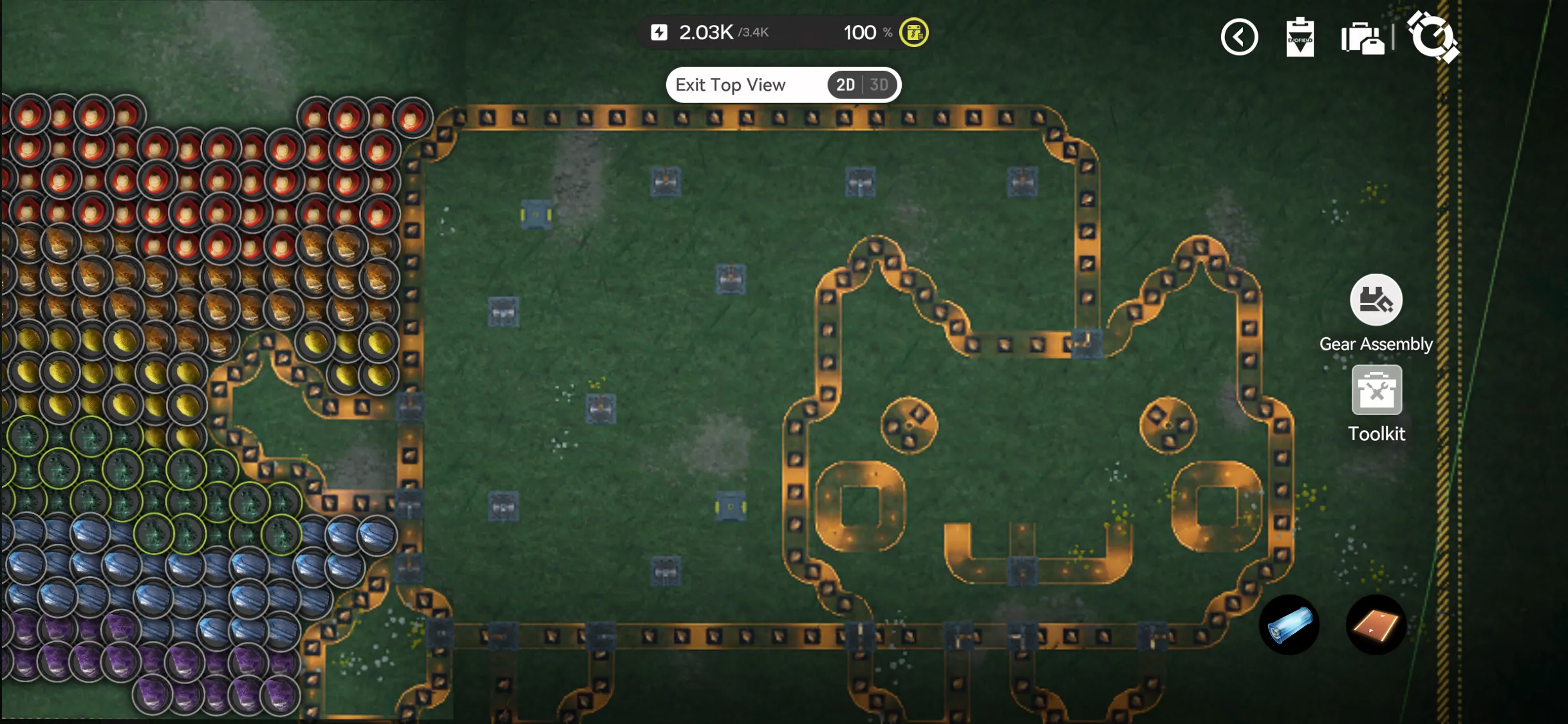Select the 2D view option

(x=845, y=85)
